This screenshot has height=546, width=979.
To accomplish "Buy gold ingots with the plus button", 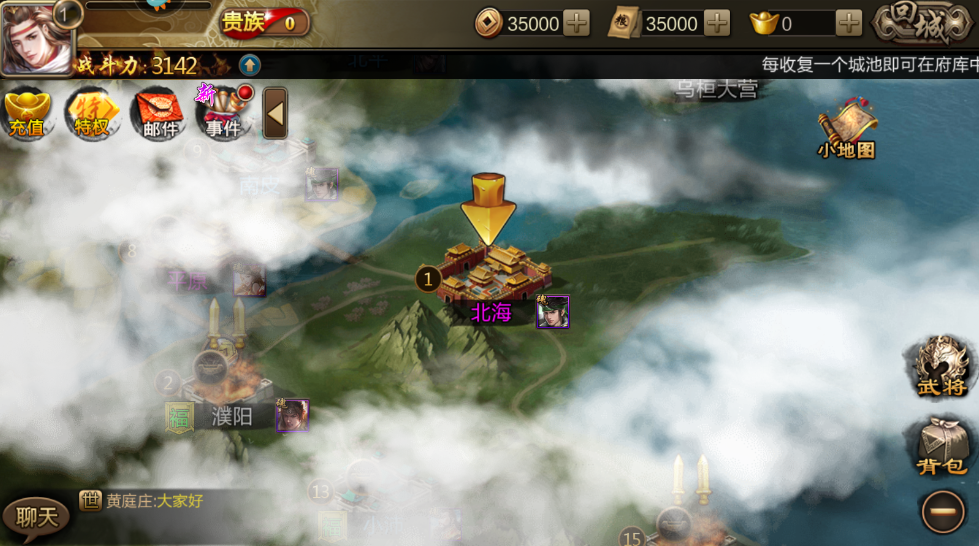I will click(x=849, y=23).
